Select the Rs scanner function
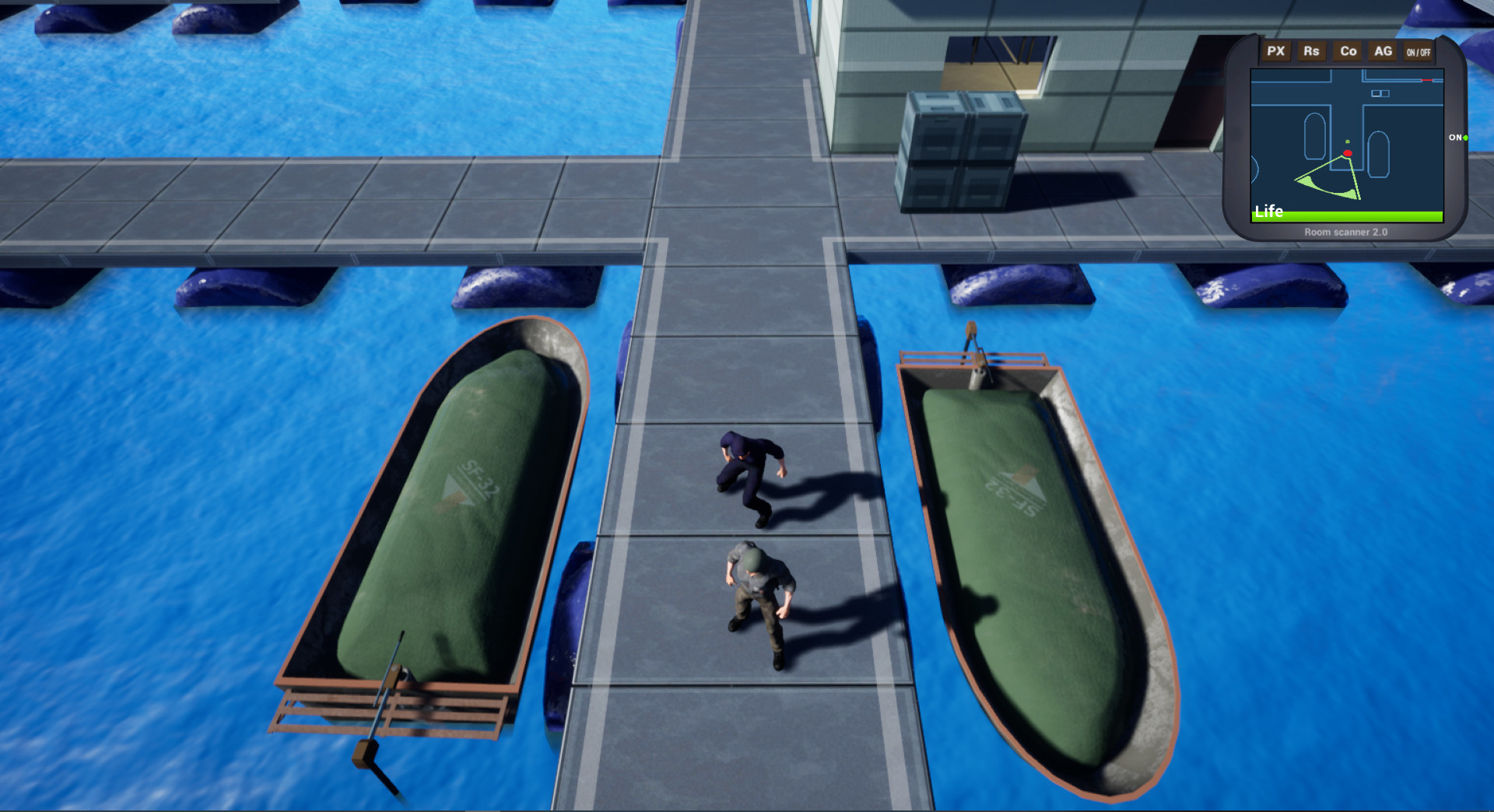The width and height of the screenshot is (1494, 812). tap(1312, 51)
